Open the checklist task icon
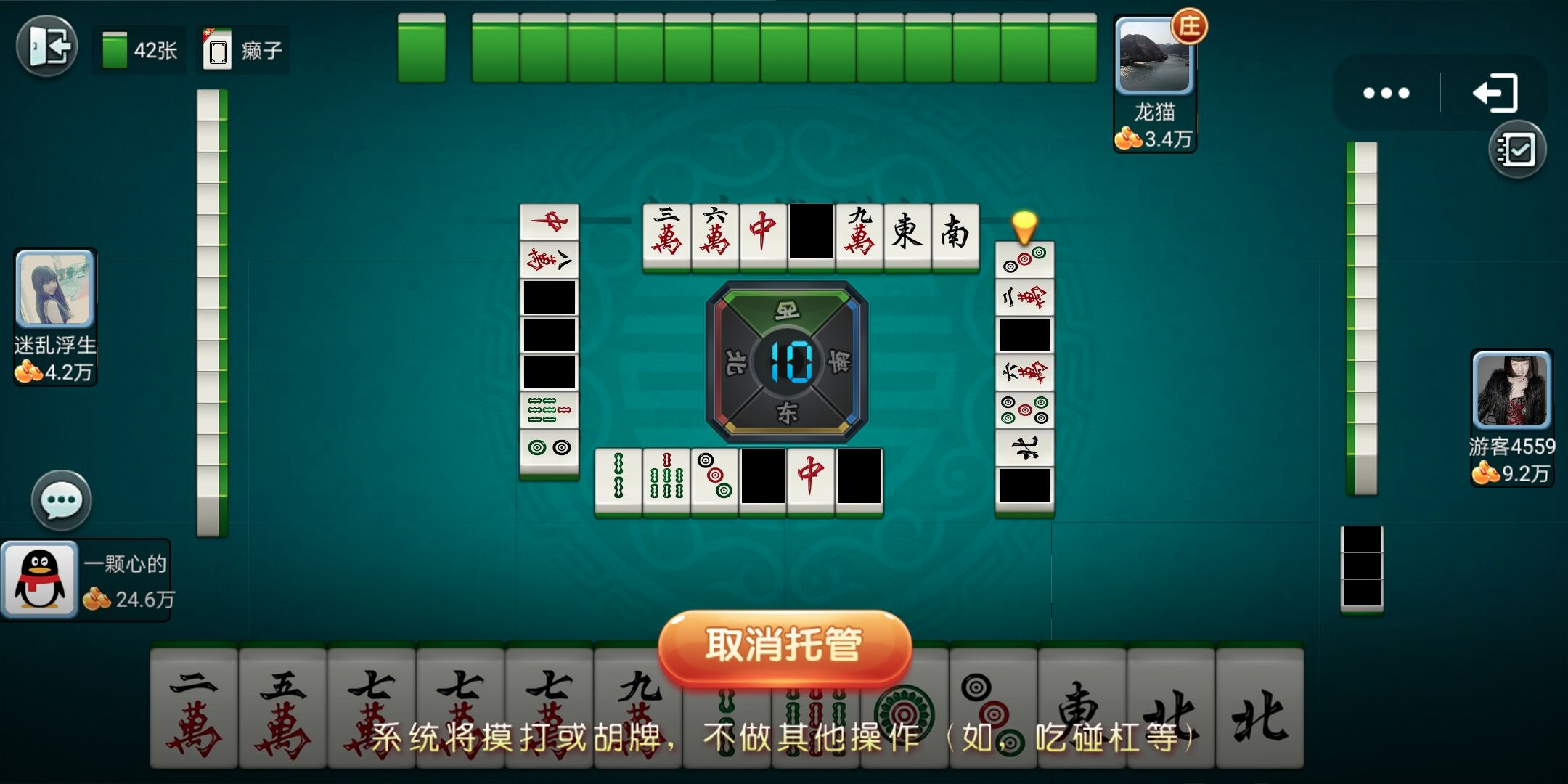The height and width of the screenshot is (784, 1568). (x=1517, y=150)
